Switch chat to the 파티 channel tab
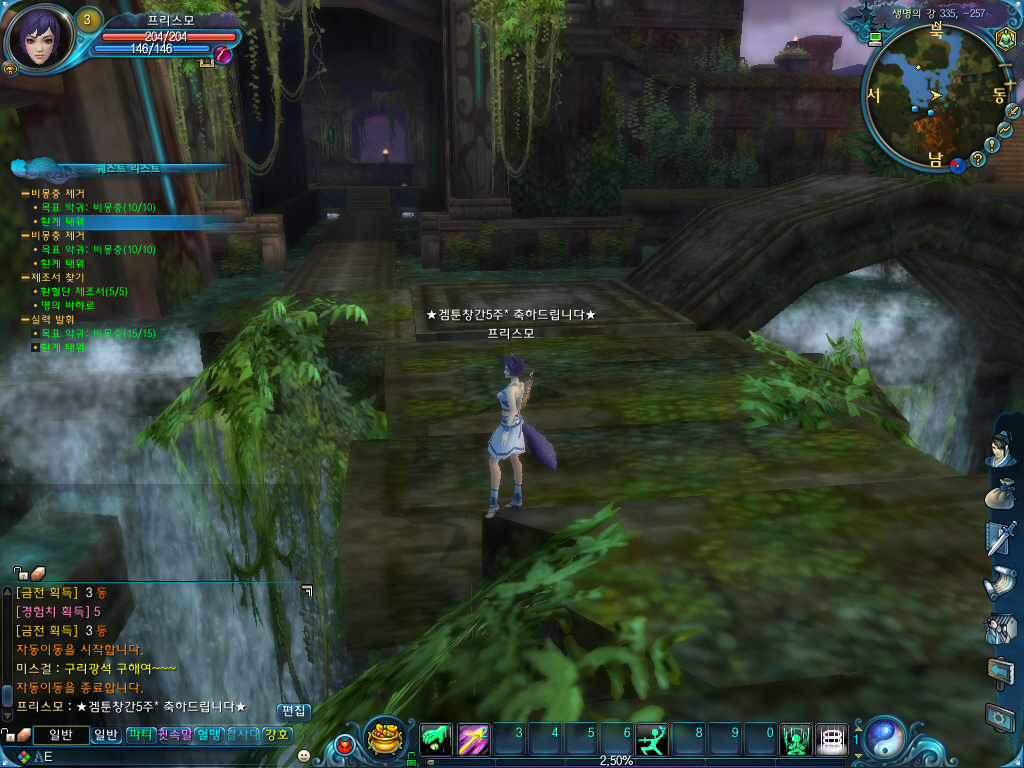Image resolution: width=1024 pixels, height=768 pixels. pyautogui.click(x=140, y=735)
